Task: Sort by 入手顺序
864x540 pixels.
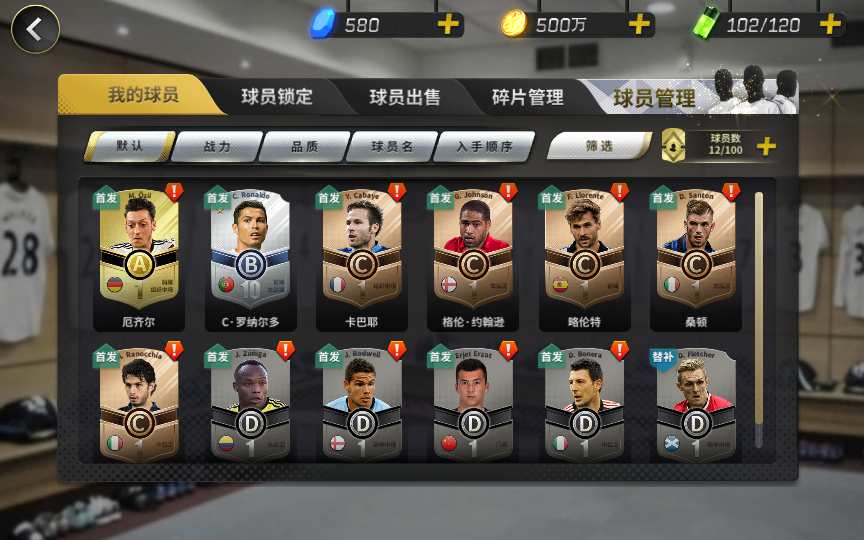Action: [484, 147]
